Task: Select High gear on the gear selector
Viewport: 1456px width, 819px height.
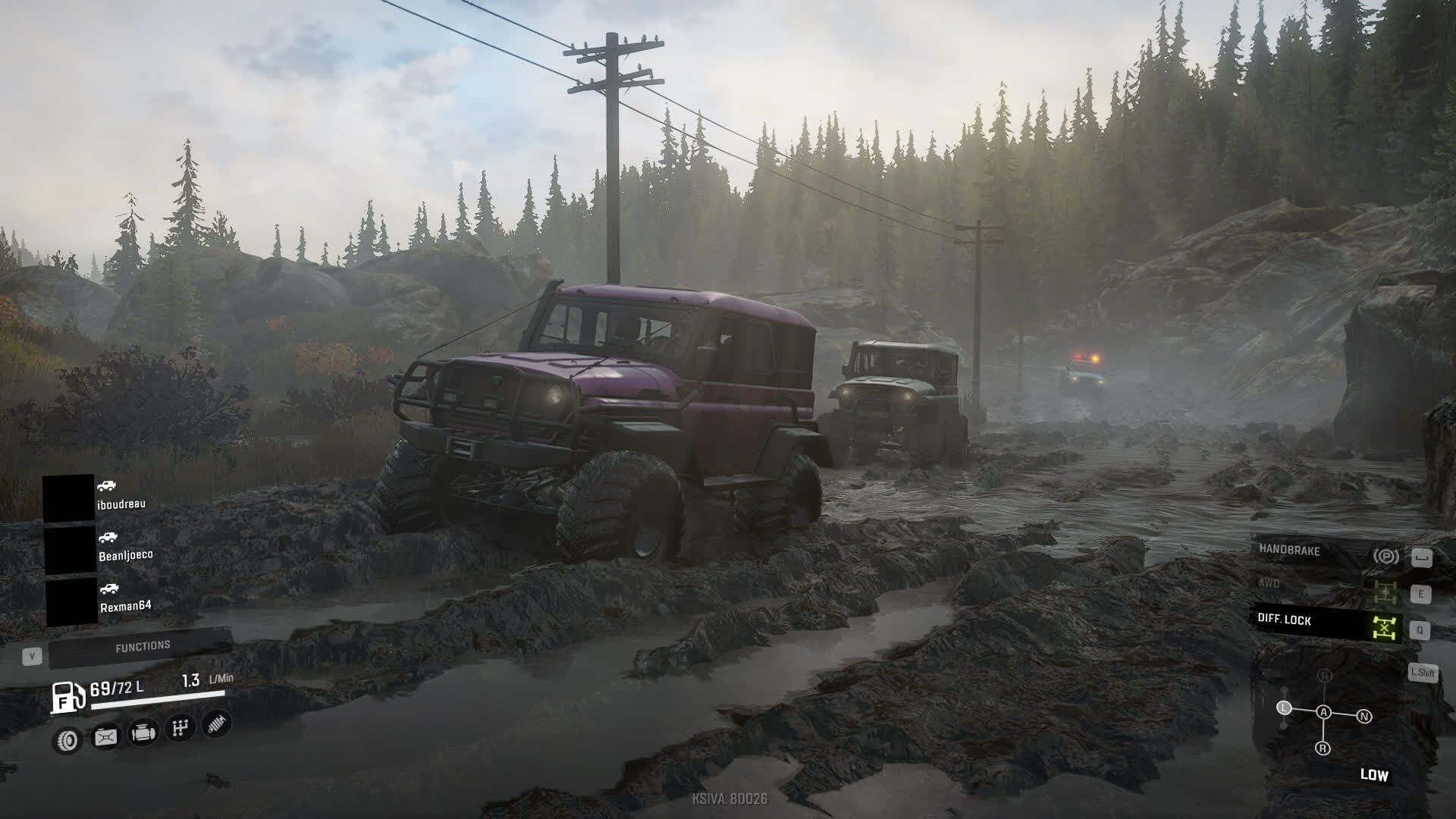Action: click(1325, 676)
